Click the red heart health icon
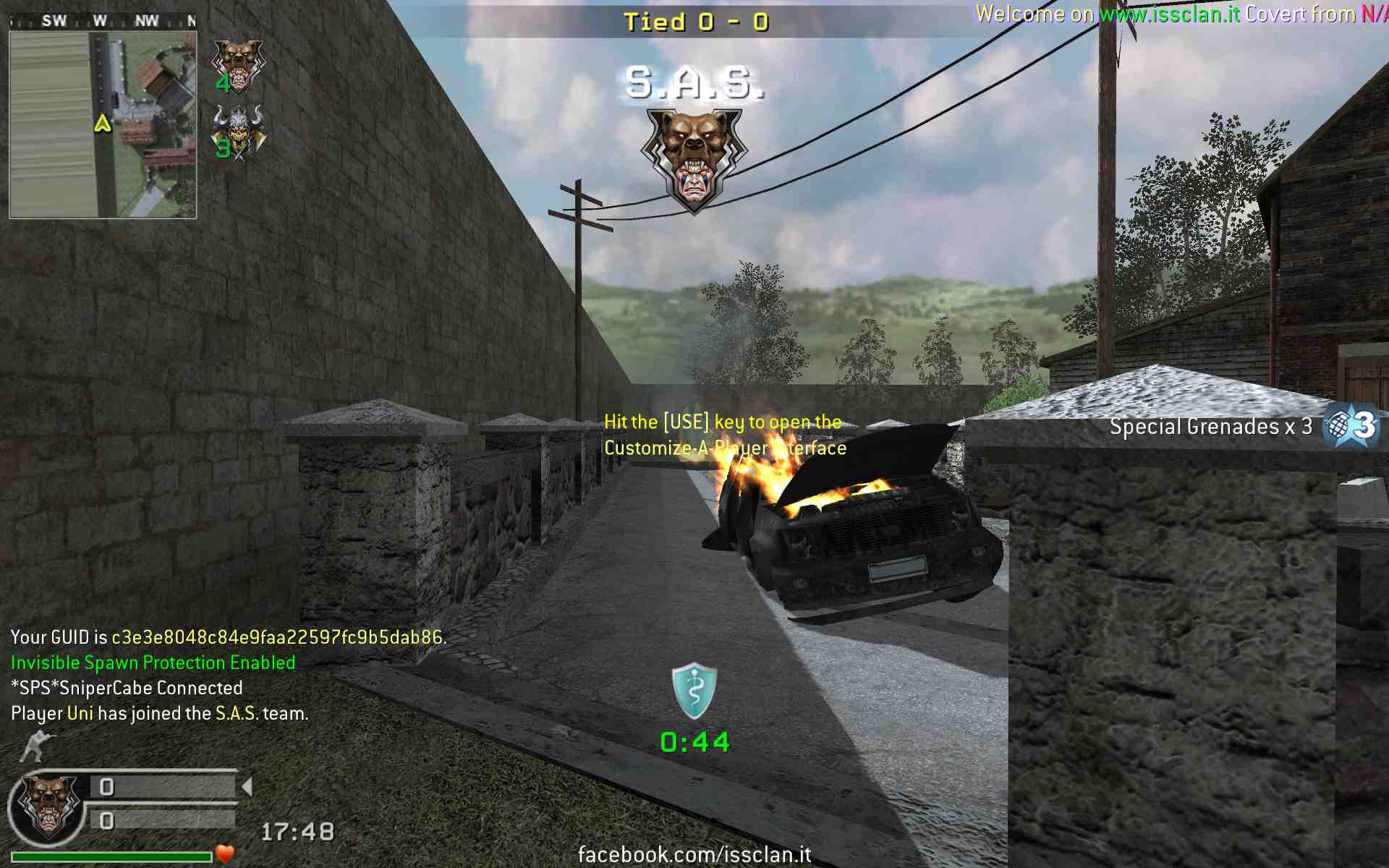Viewport: 1389px width, 868px height. [225, 854]
